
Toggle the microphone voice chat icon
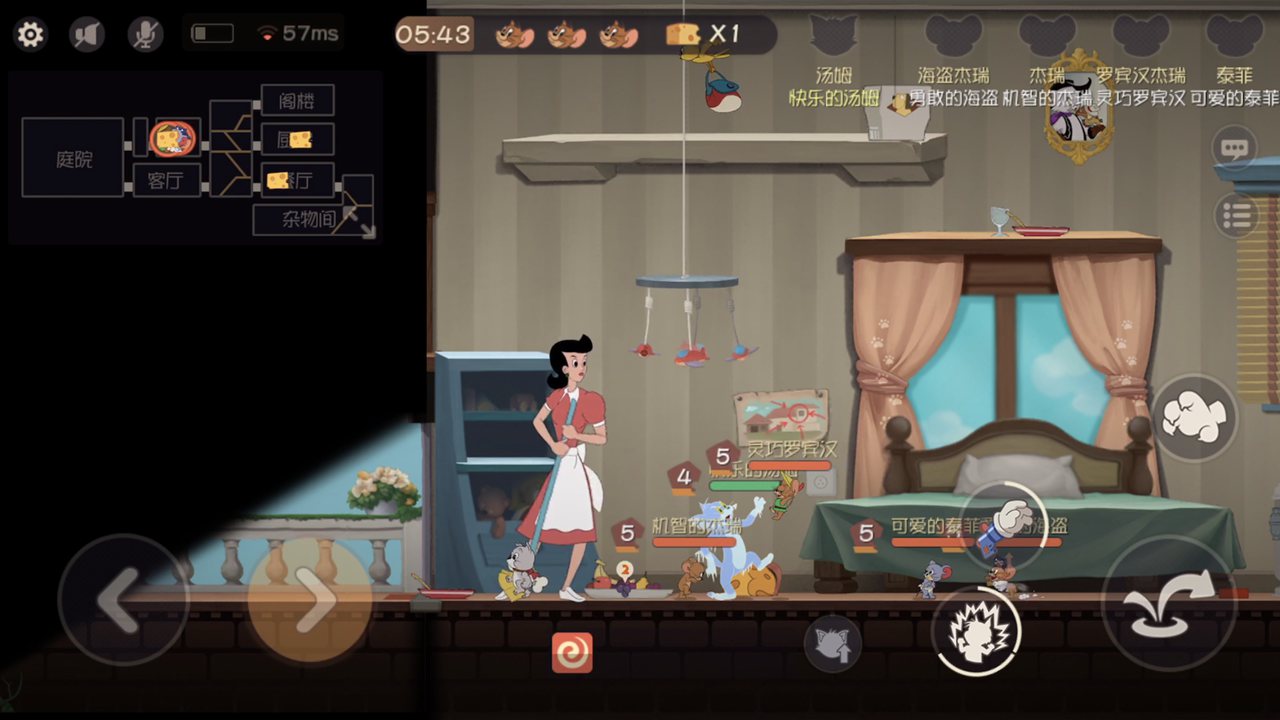click(x=145, y=35)
